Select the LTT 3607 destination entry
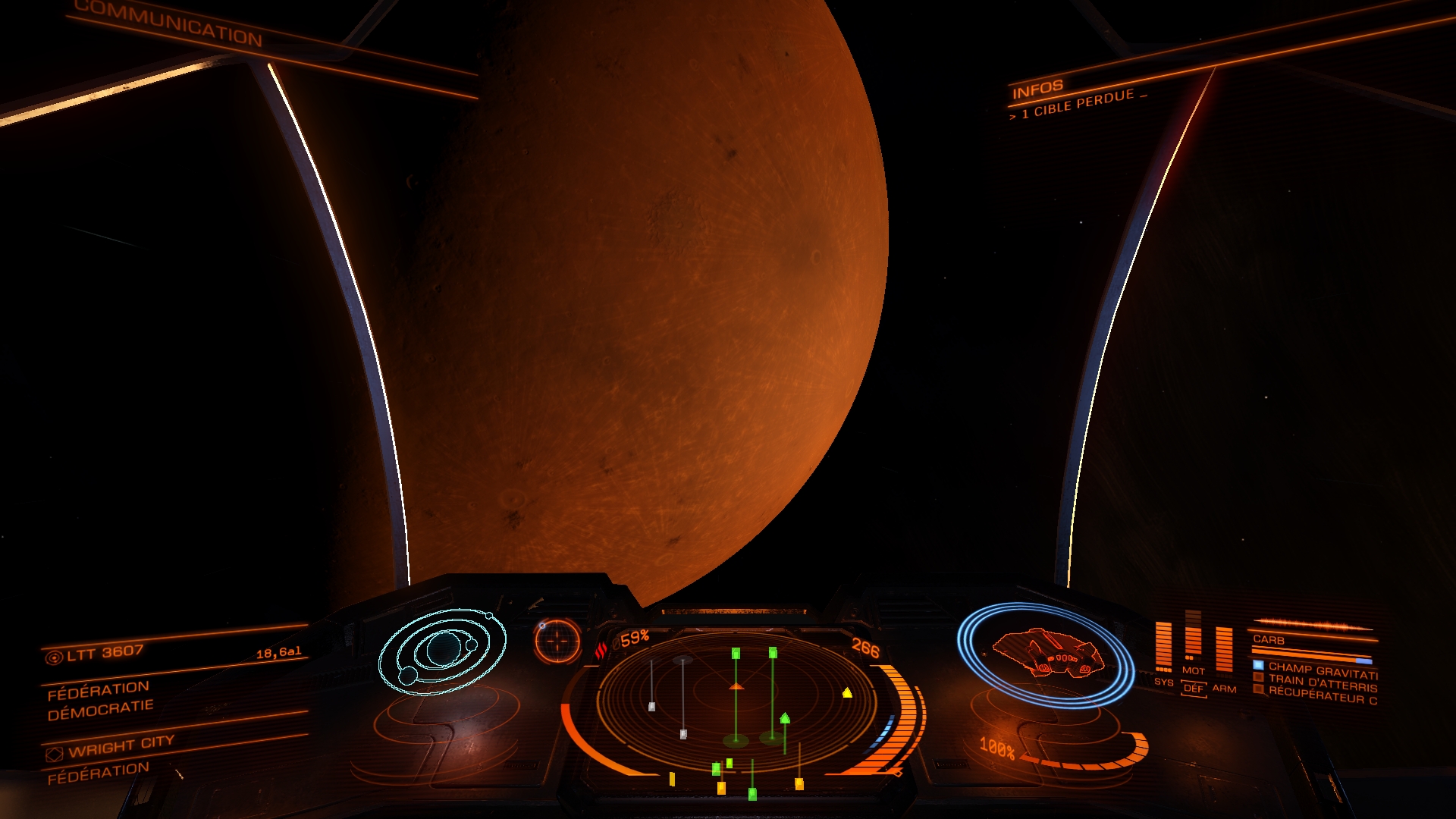Screen dimensions: 1456x819 pyautogui.click(x=105, y=653)
